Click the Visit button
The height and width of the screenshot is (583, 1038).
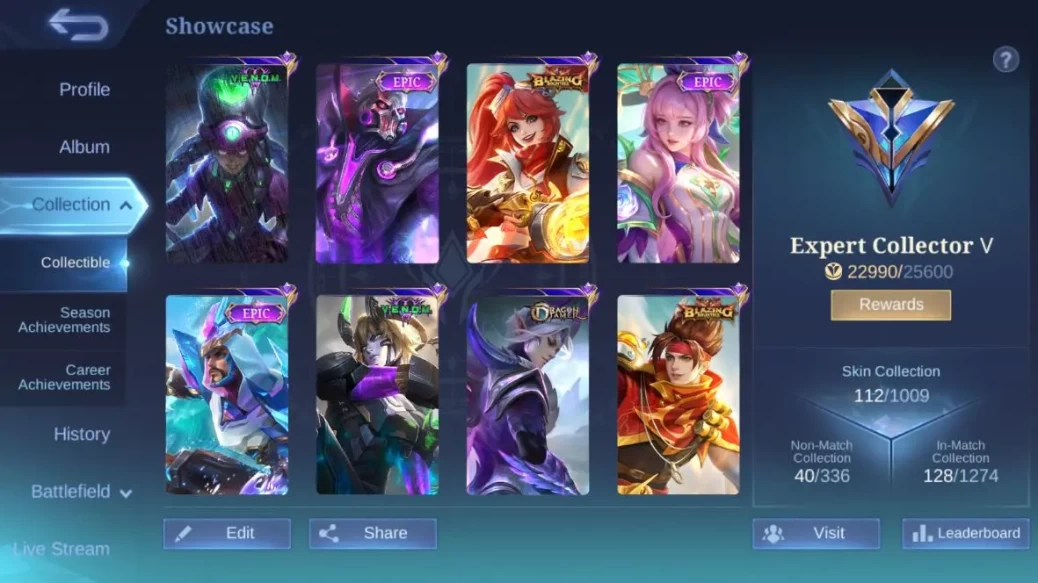(816, 533)
